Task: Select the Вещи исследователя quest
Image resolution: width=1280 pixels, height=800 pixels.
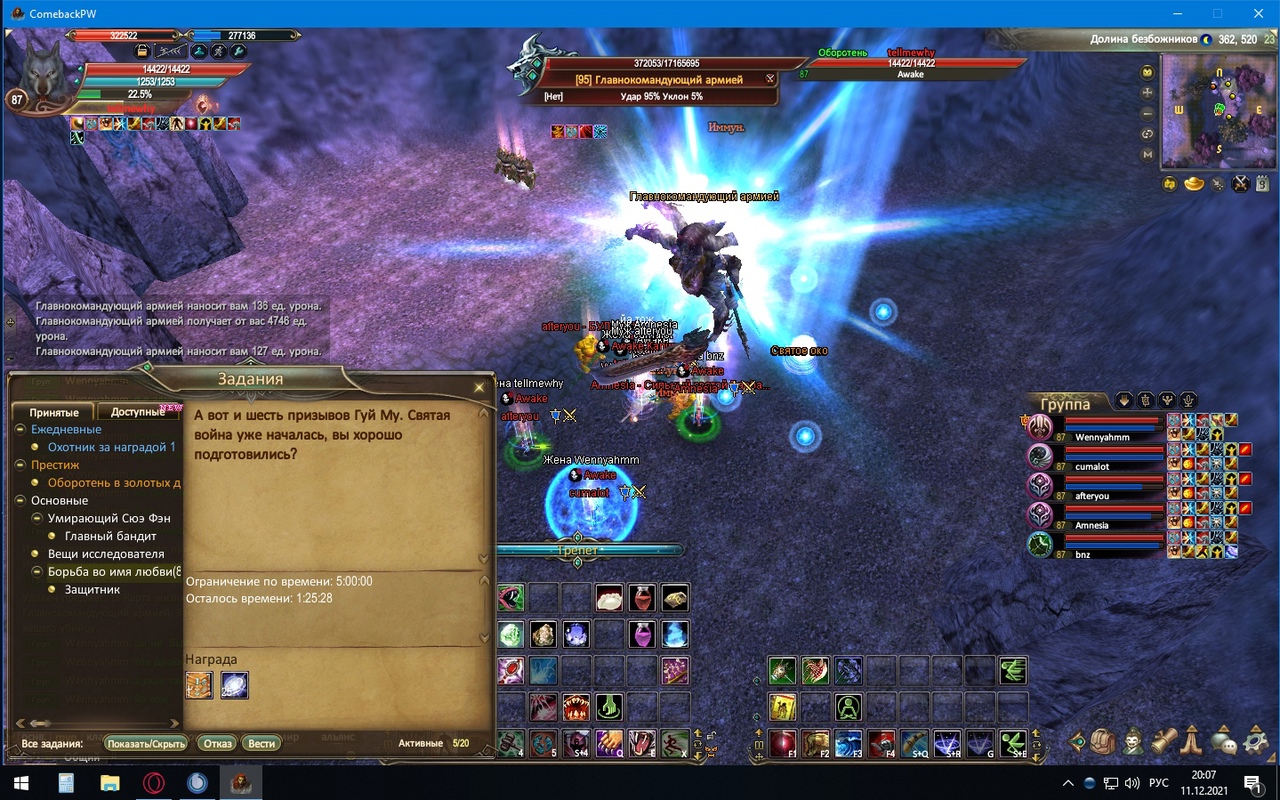Action: point(106,554)
